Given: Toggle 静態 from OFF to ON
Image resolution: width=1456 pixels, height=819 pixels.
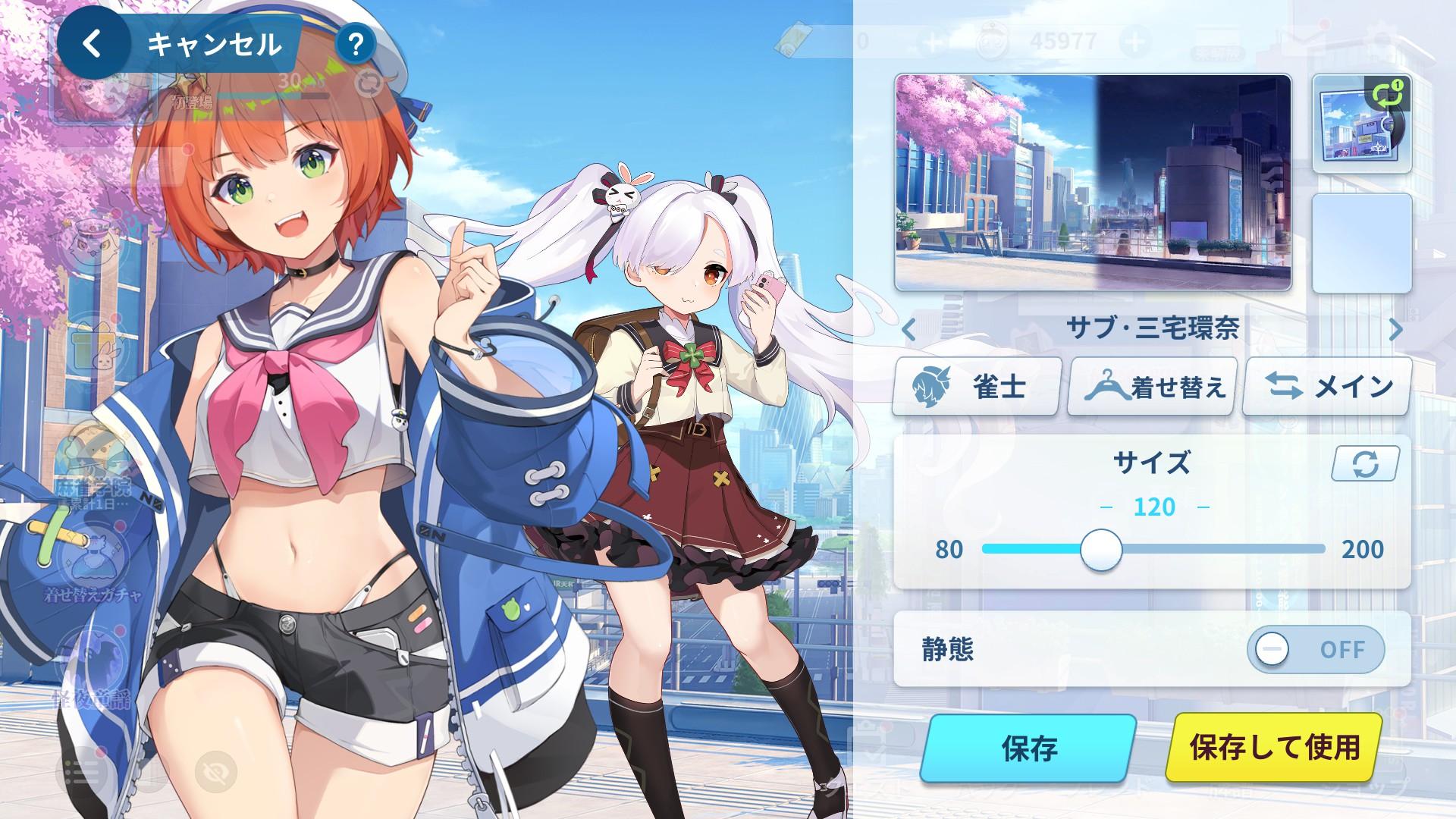Looking at the screenshot, I should click(1317, 650).
